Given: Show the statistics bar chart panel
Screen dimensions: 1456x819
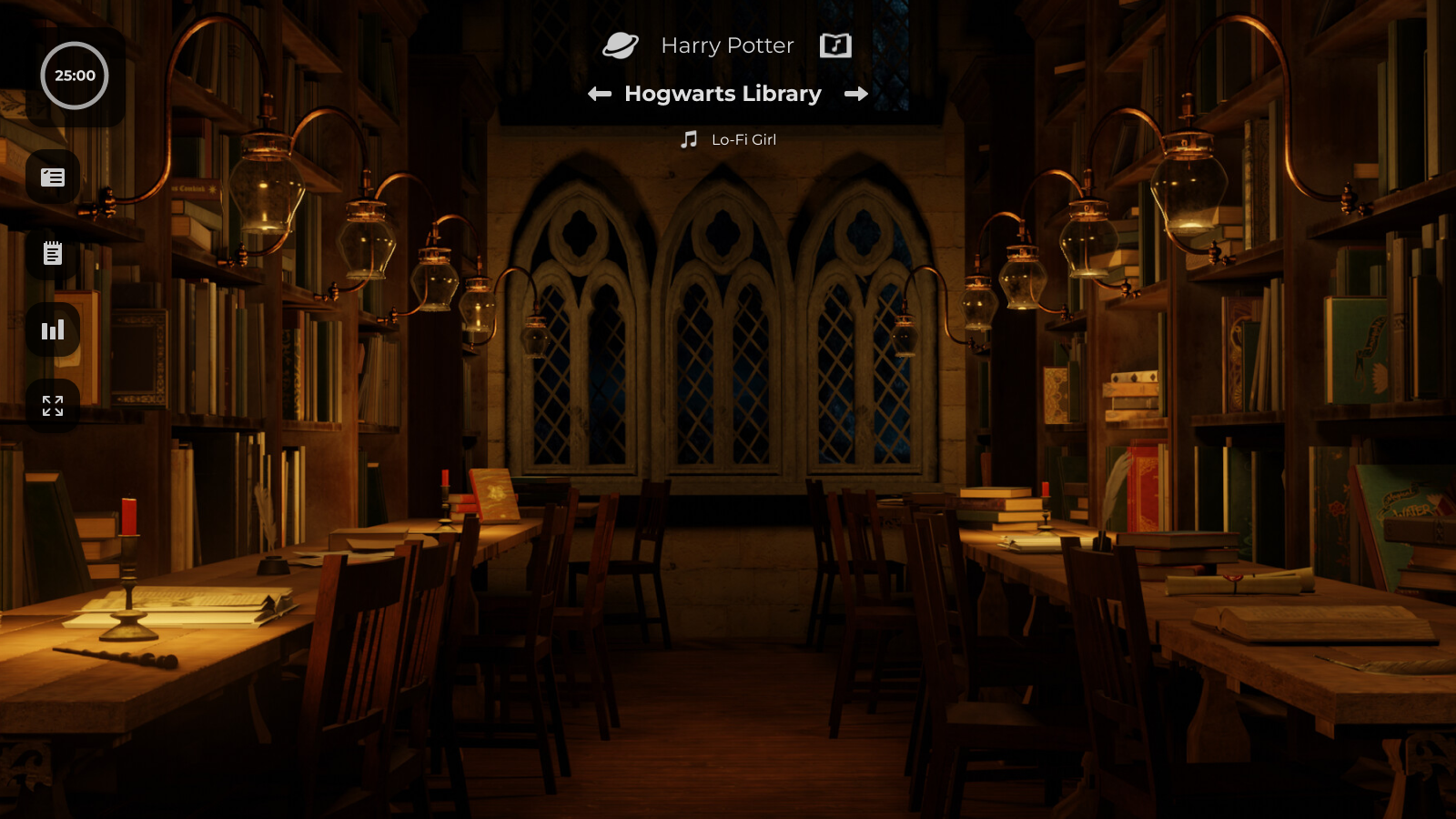Looking at the screenshot, I should click(53, 329).
